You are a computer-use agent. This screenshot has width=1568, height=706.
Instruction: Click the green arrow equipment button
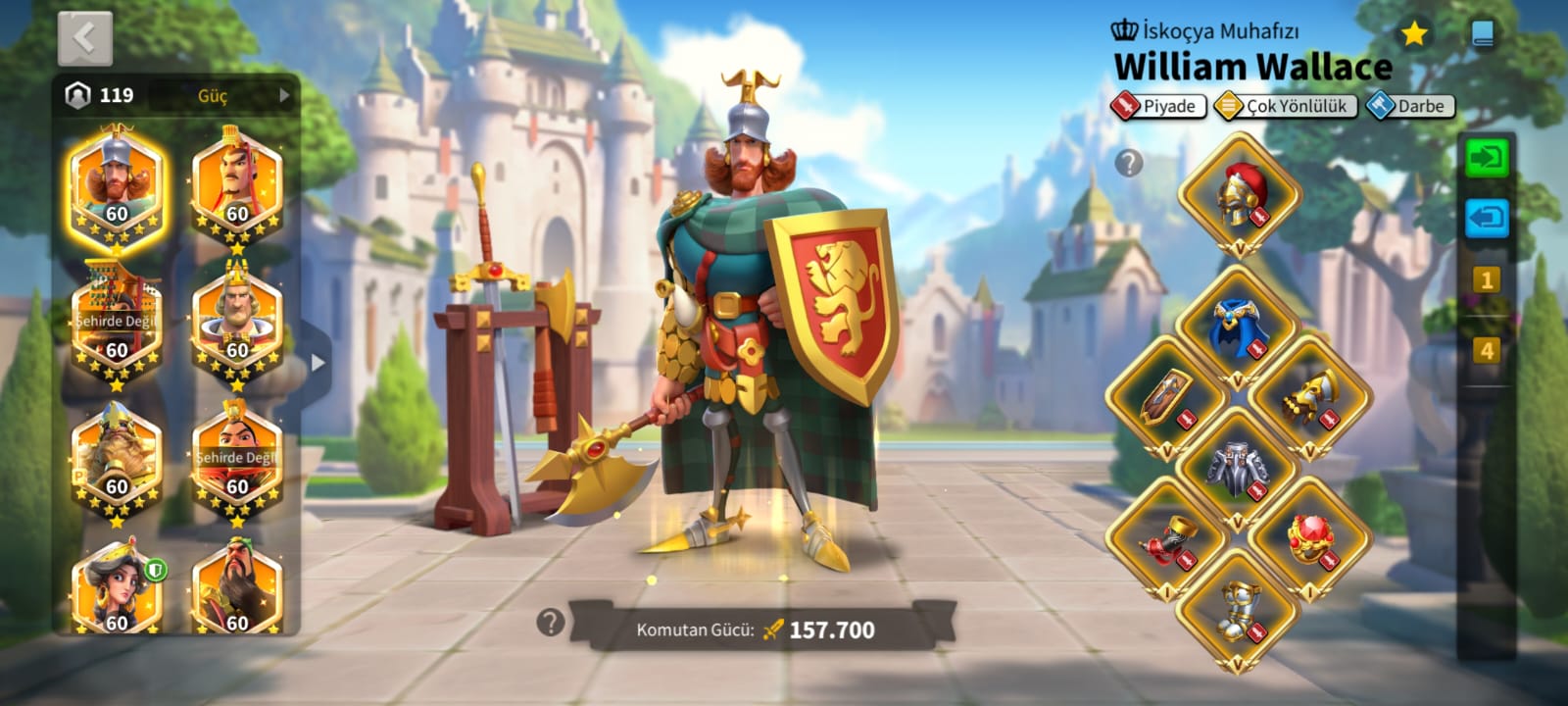tap(1487, 158)
